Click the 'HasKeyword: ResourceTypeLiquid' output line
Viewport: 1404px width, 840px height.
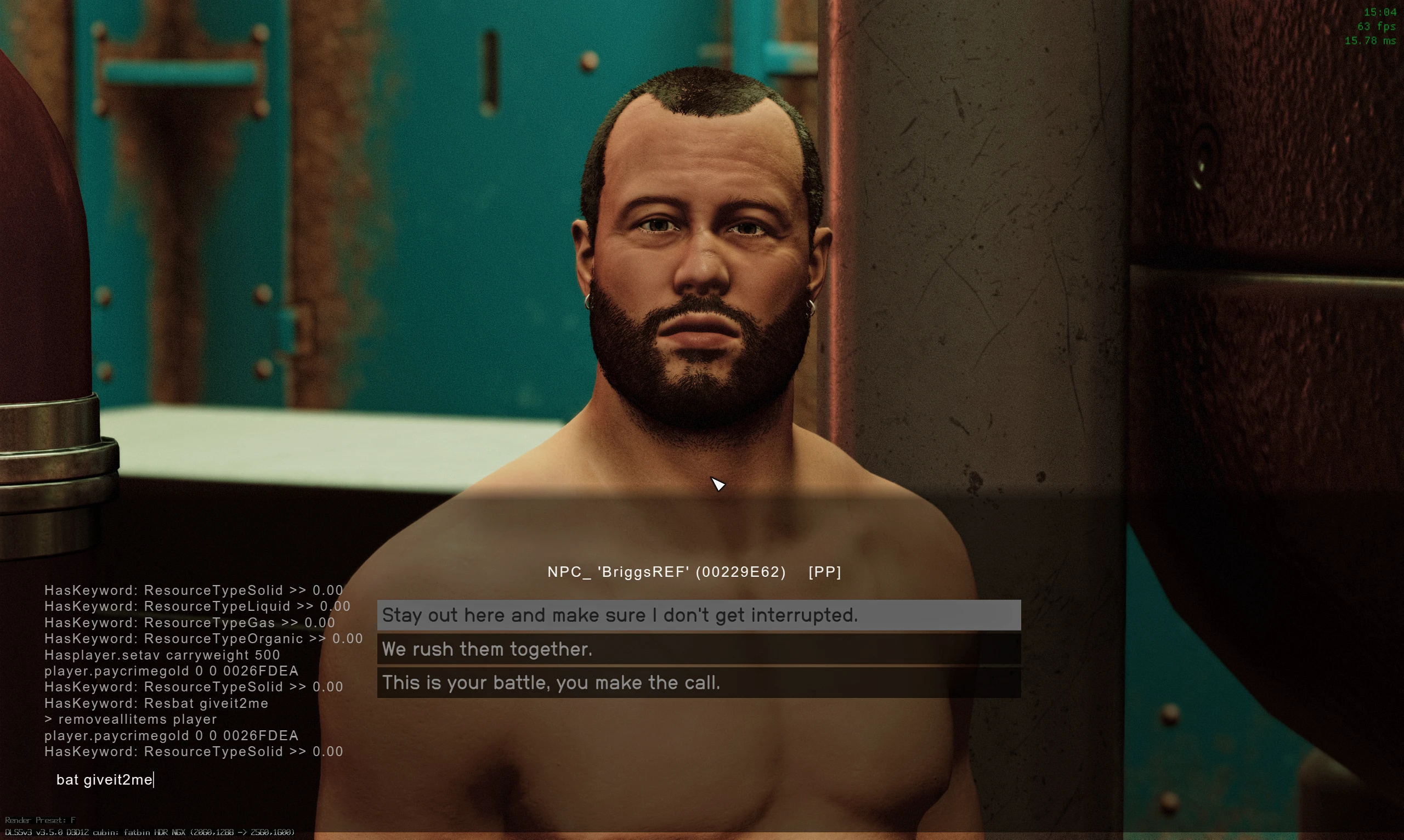pyautogui.click(x=197, y=606)
